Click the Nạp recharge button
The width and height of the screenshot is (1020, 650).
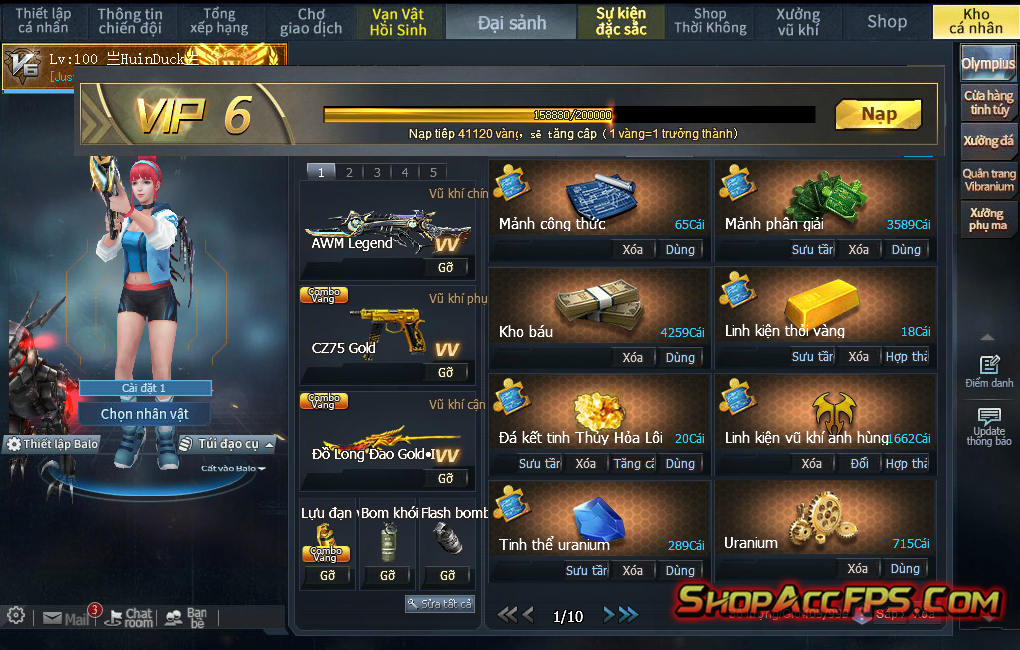878,114
